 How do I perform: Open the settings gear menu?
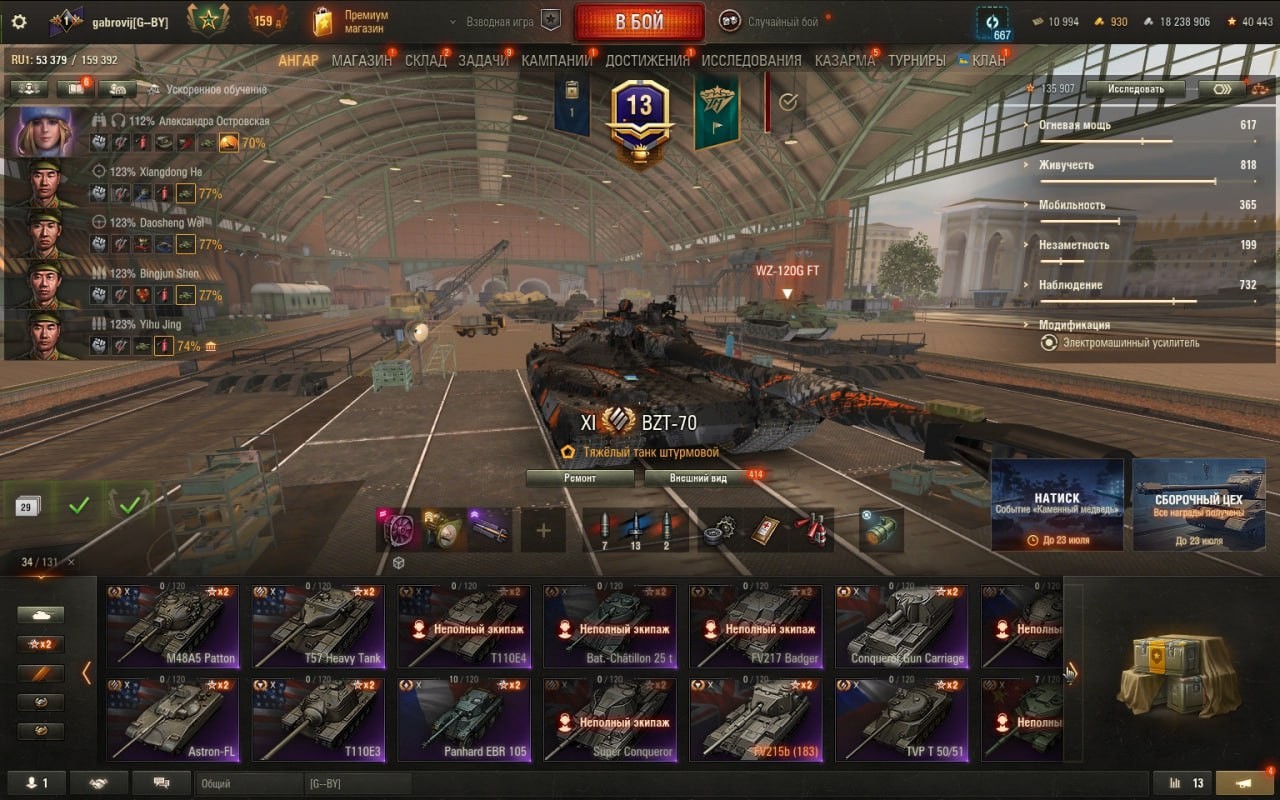(x=19, y=22)
